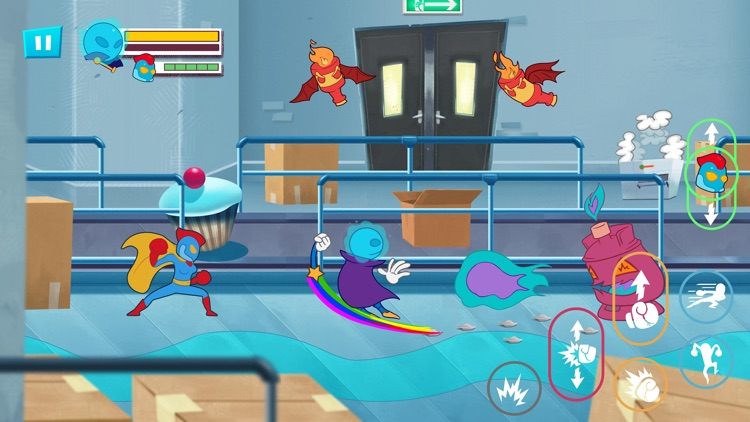Tap the jump figure button
The image size is (750, 422).
[705, 360]
